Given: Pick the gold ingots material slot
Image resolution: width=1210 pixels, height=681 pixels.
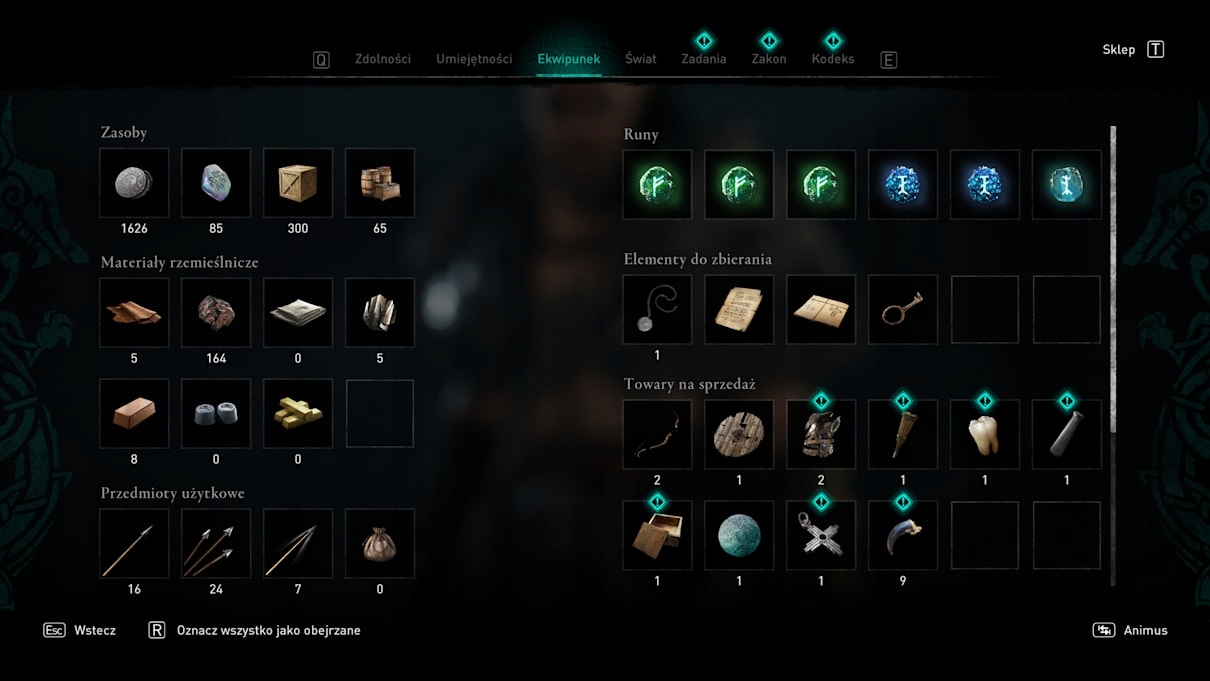Looking at the screenshot, I should [298, 413].
